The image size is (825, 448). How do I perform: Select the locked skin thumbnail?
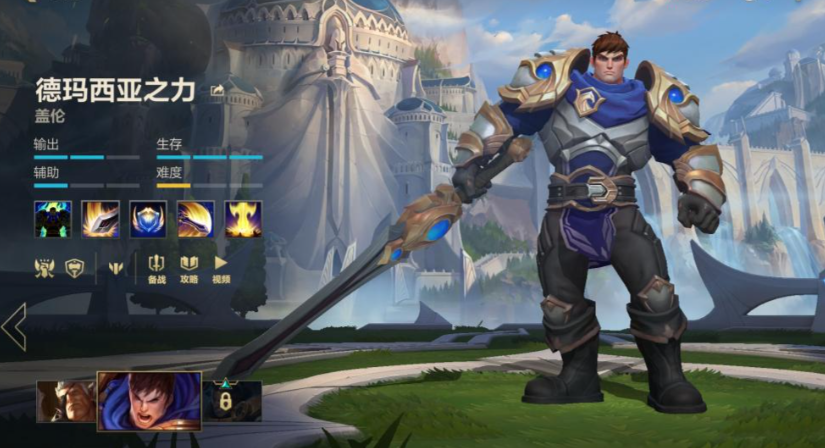coord(232,400)
